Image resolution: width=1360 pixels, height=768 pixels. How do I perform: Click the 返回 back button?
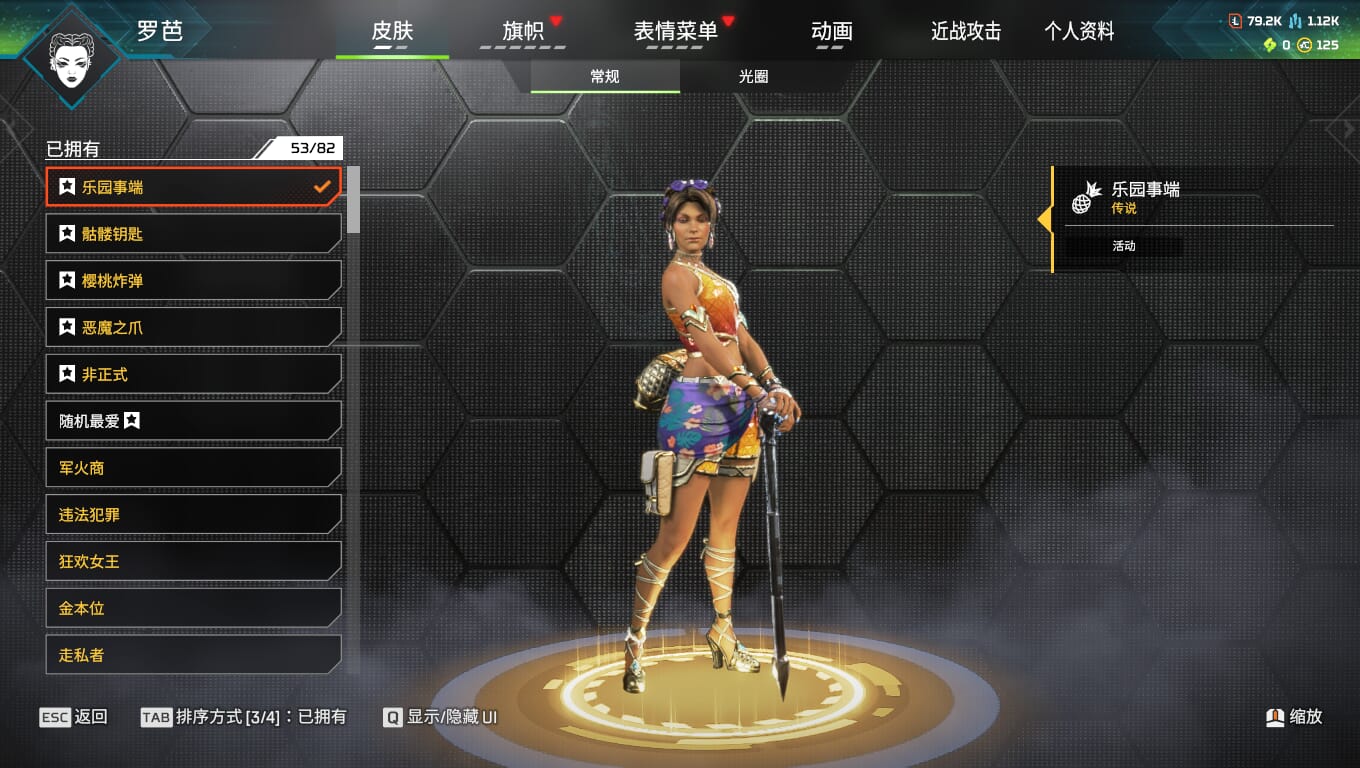[73, 717]
